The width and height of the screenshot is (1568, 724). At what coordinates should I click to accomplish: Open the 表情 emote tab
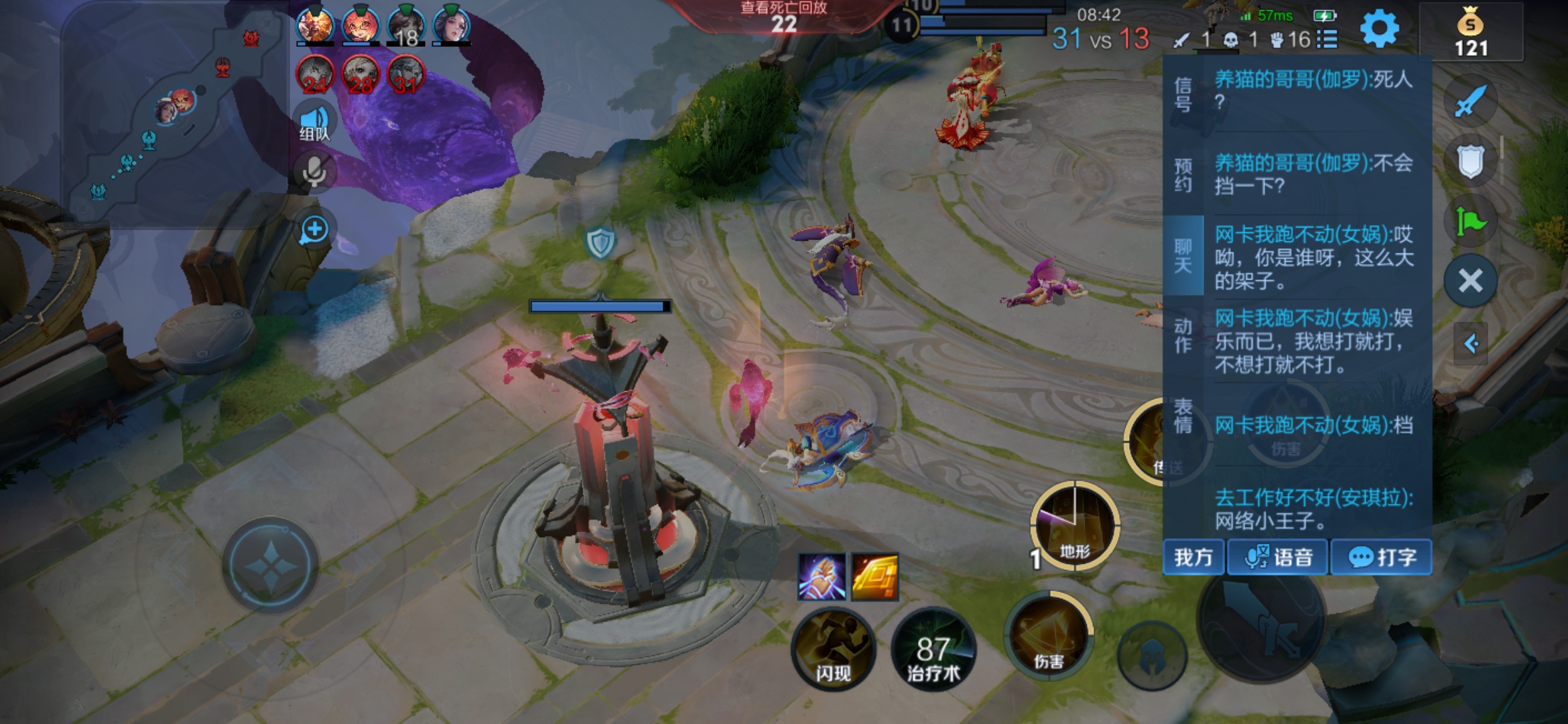1183,416
